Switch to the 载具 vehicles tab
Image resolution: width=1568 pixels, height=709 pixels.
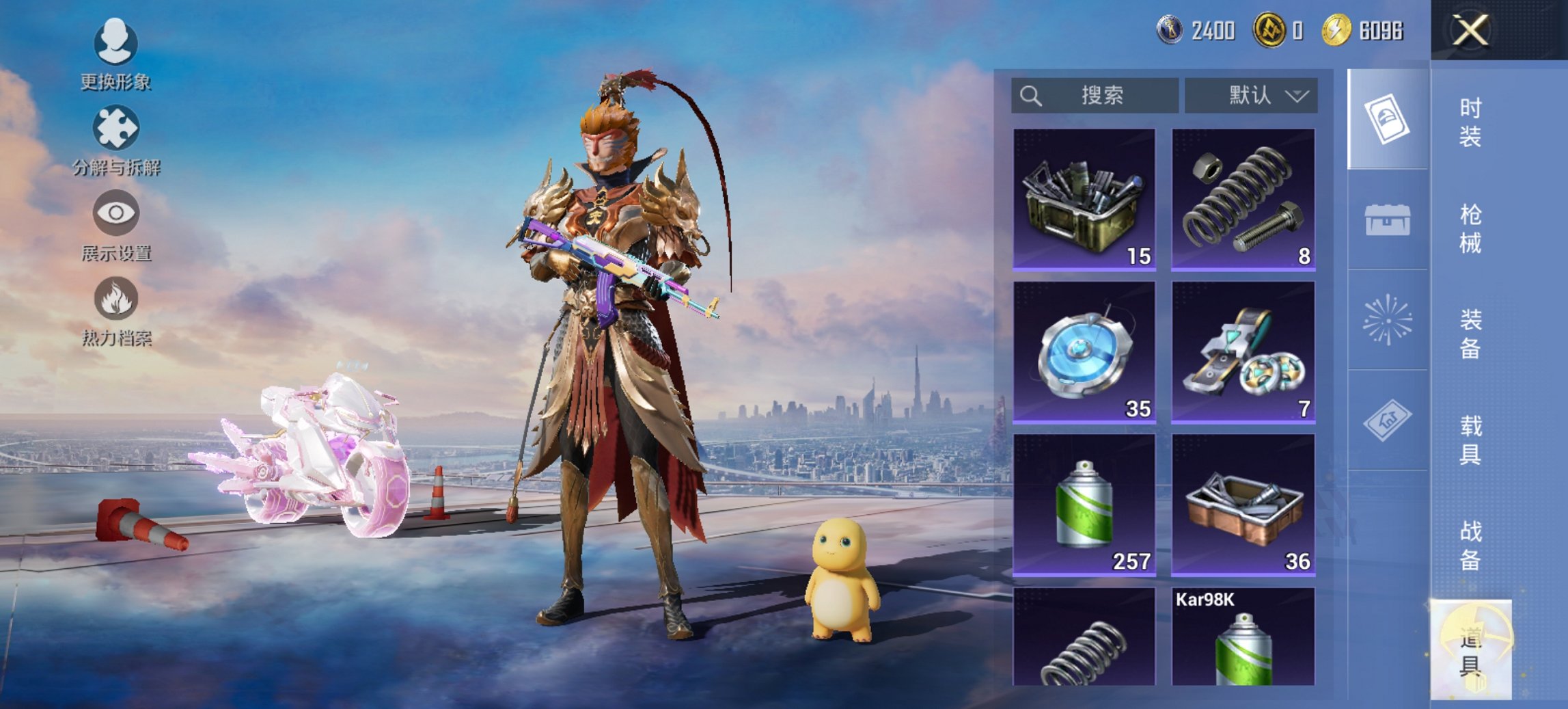pos(1470,440)
